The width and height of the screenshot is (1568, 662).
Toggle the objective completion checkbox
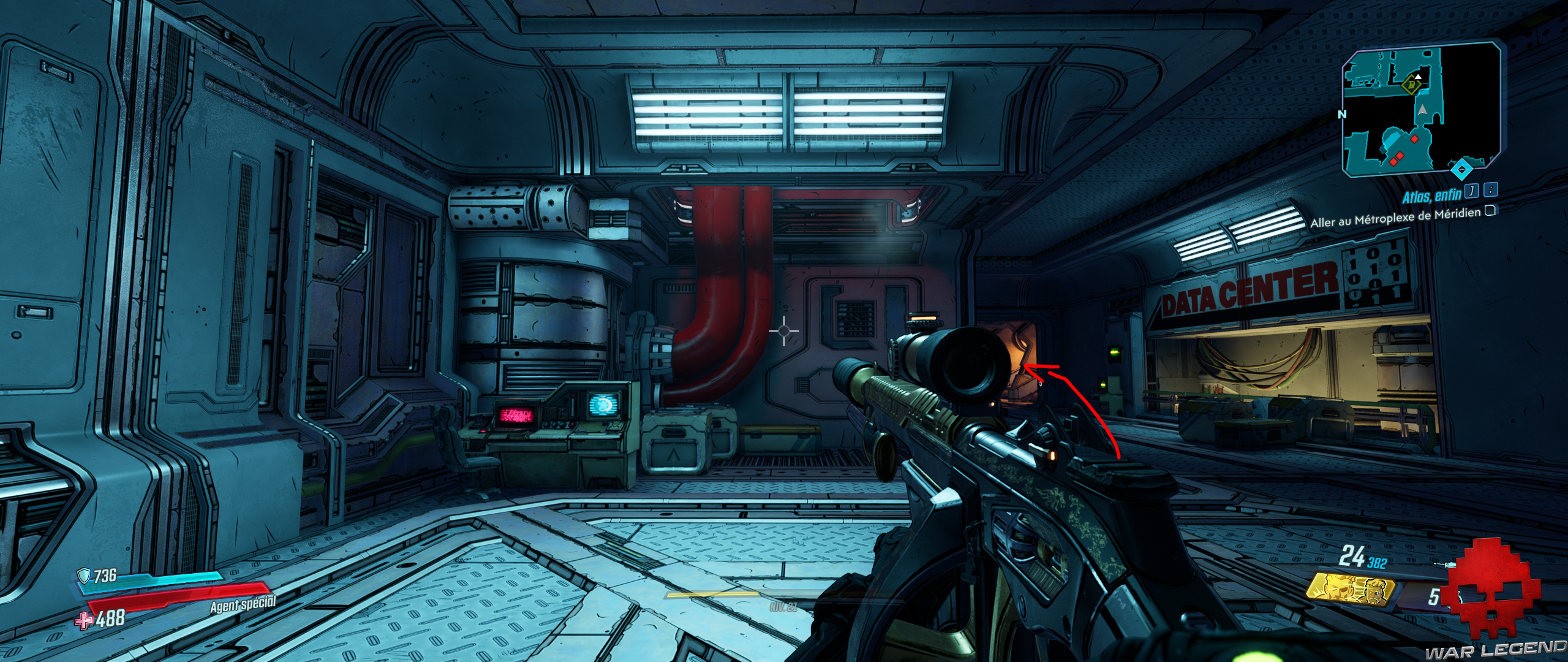(1490, 211)
